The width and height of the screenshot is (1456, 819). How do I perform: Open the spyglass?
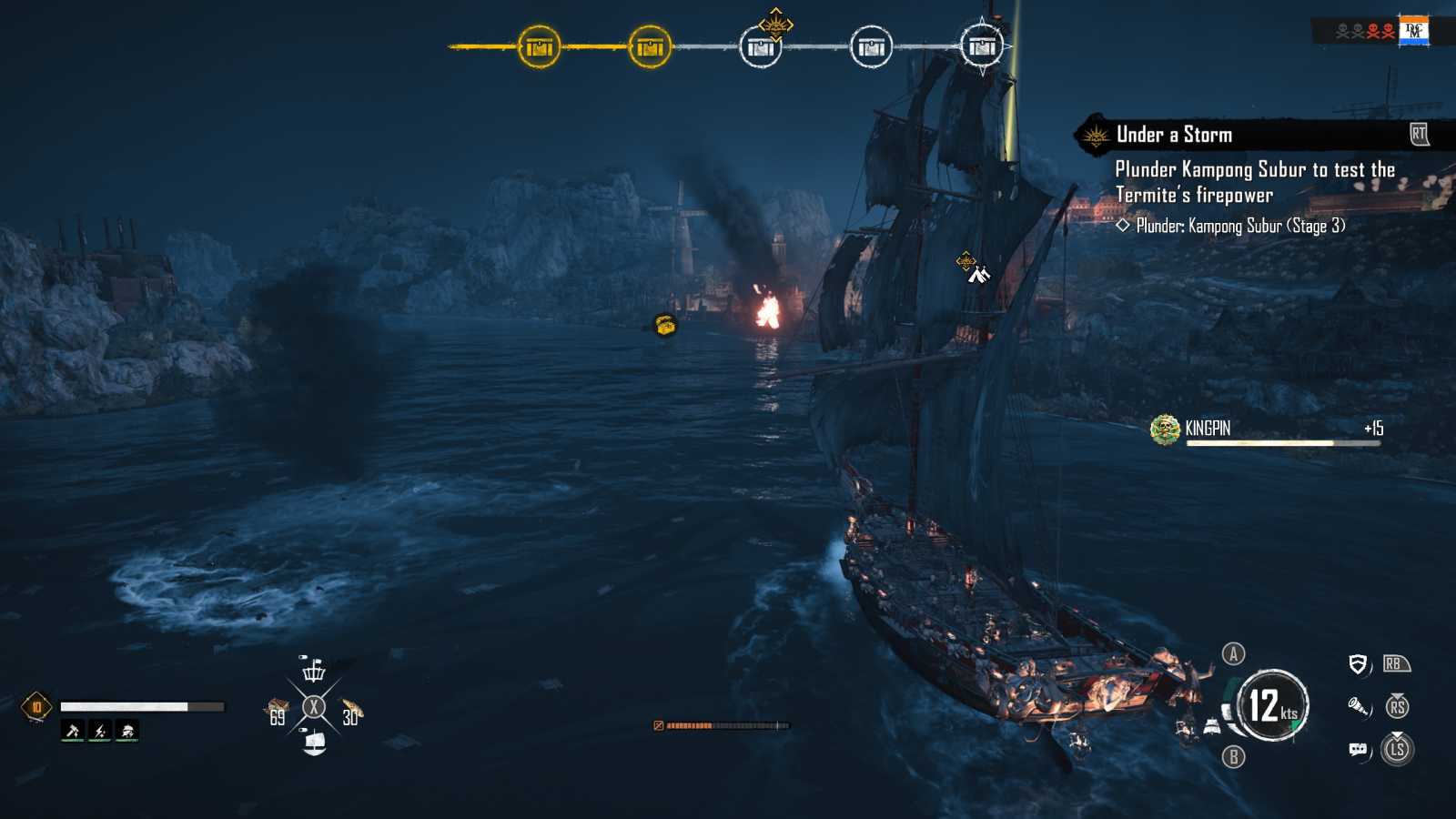tap(1358, 706)
